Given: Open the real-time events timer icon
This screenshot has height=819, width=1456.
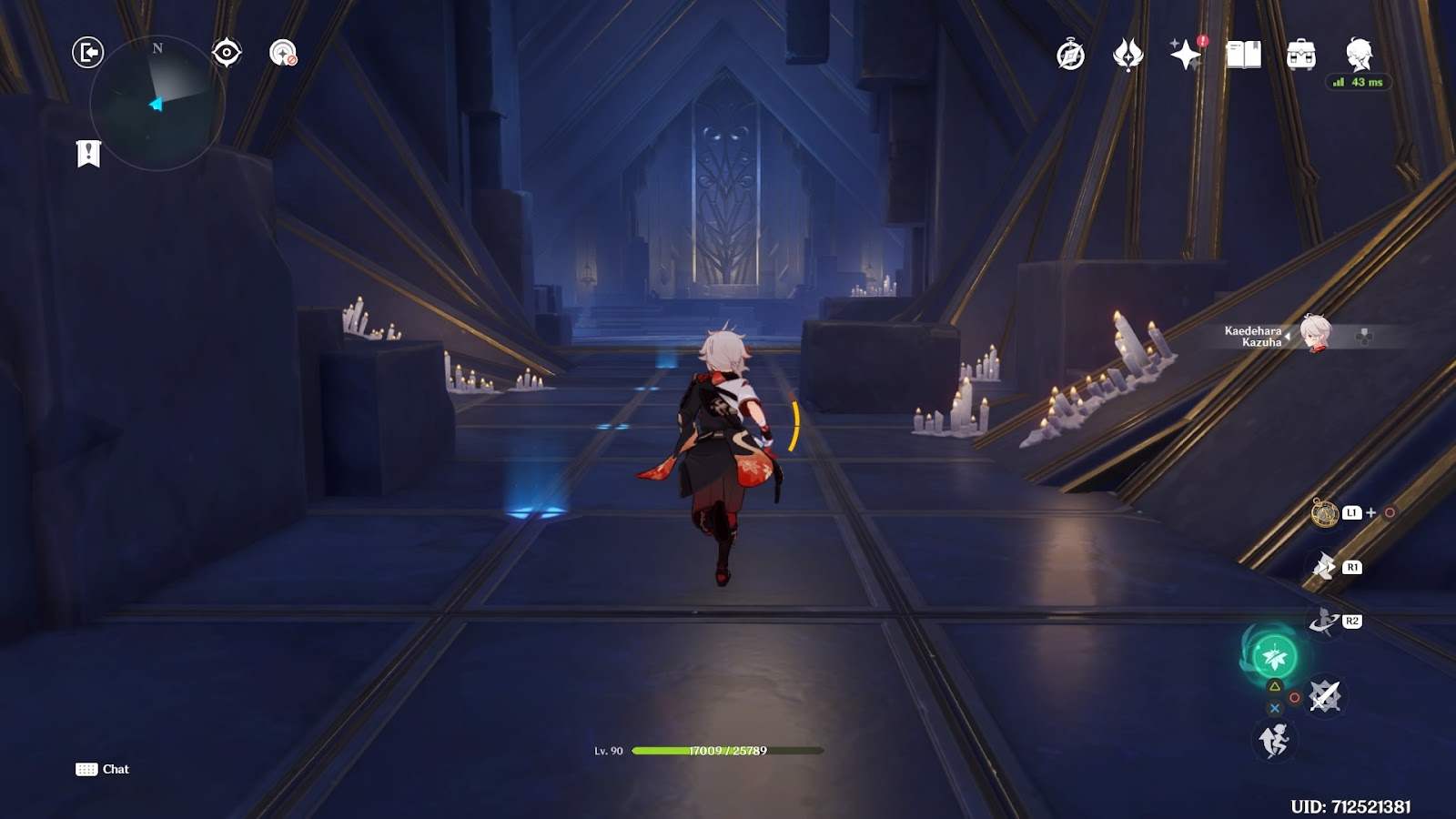Looking at the screenshot, I should [x=1069, y=55].
